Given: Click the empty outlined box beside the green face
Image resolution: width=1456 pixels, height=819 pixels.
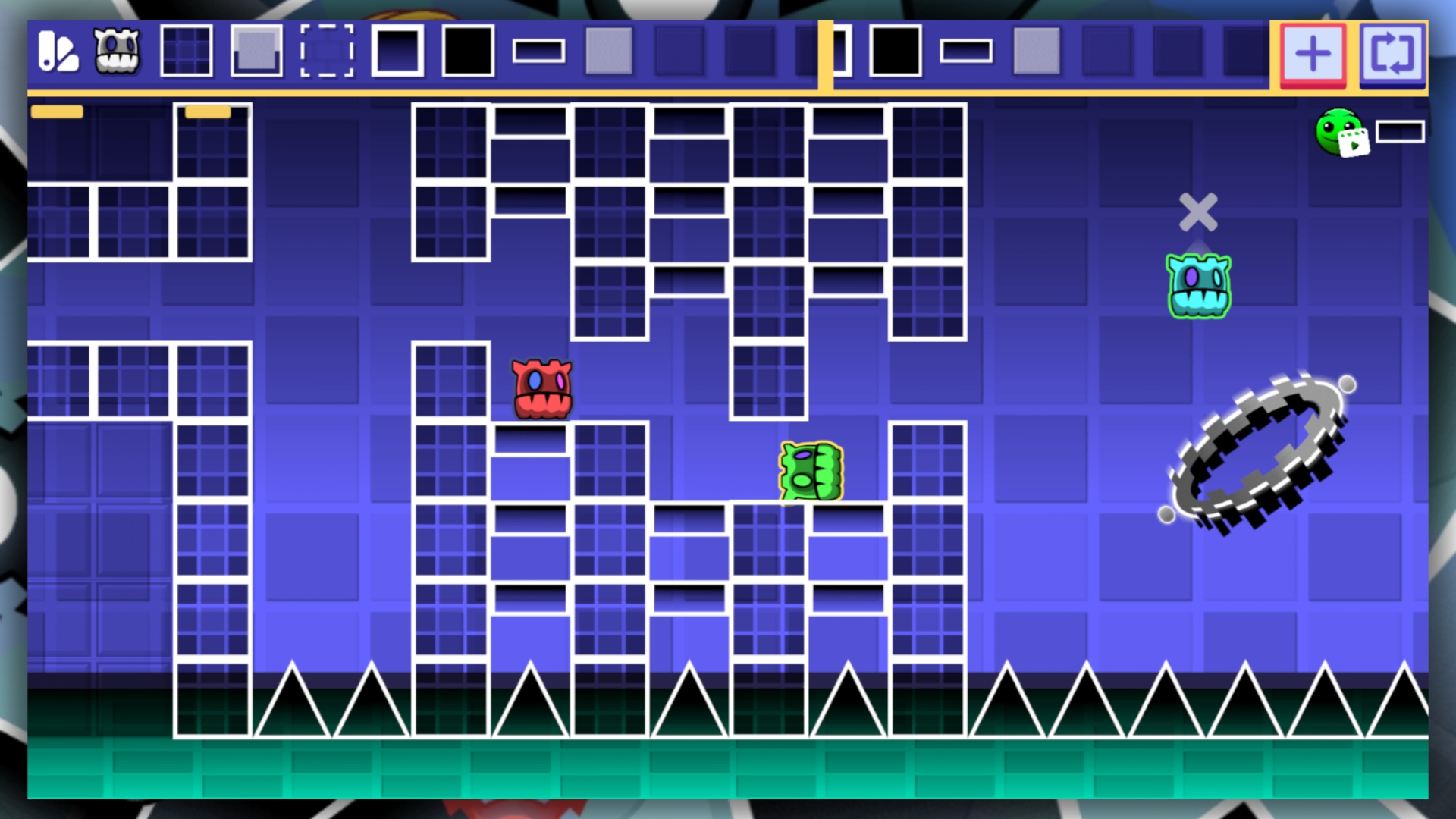Looking at the screenshot, I should (1399, 131).
